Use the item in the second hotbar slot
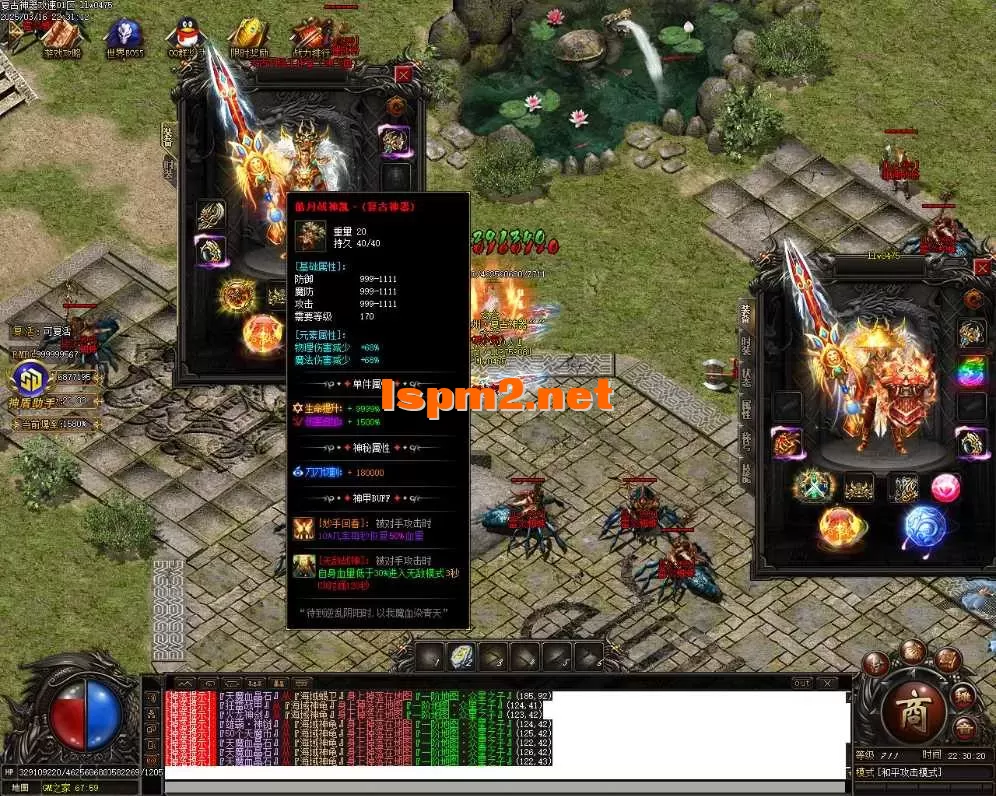This screenshot has width=996, height=796. click(x=460, y=656)
